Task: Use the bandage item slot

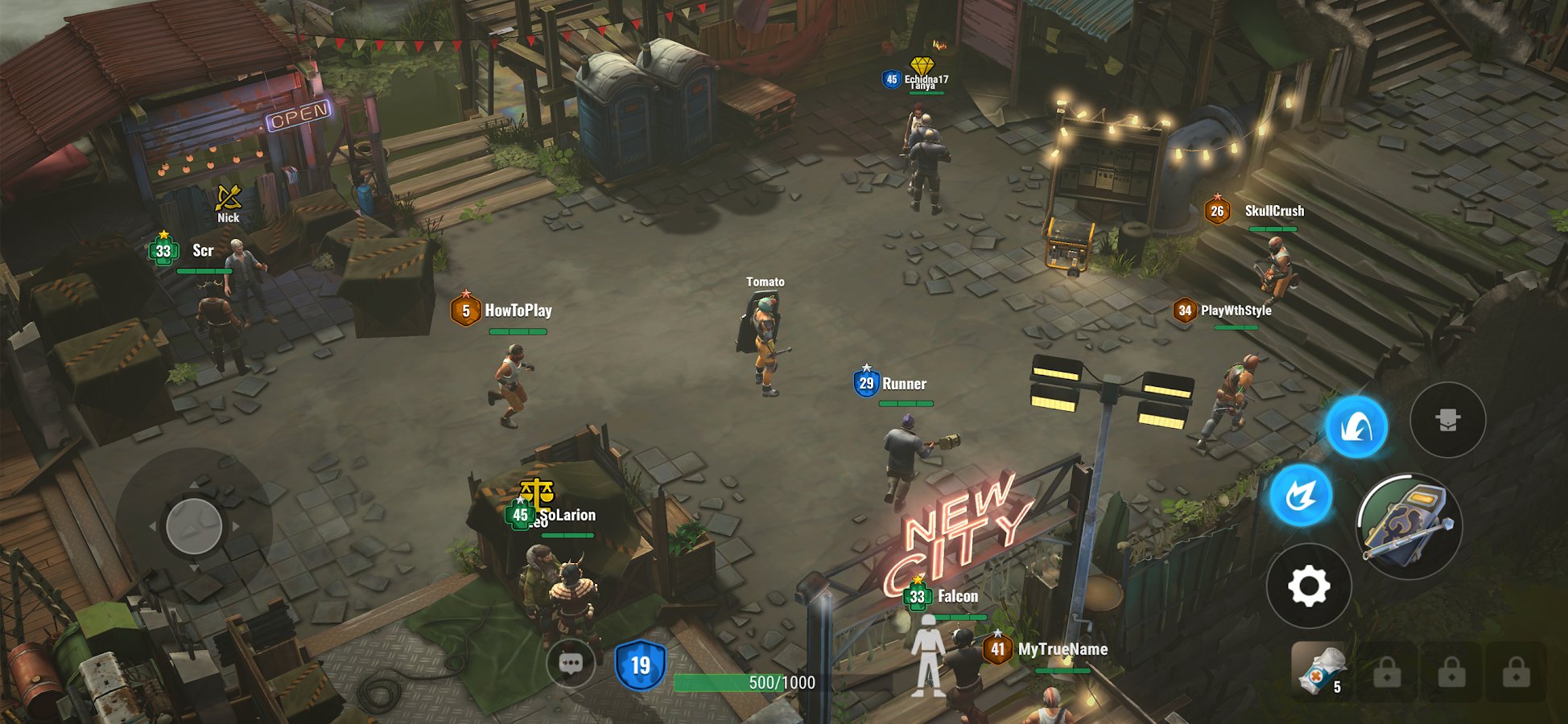Action: click(x=1318, y=670)
